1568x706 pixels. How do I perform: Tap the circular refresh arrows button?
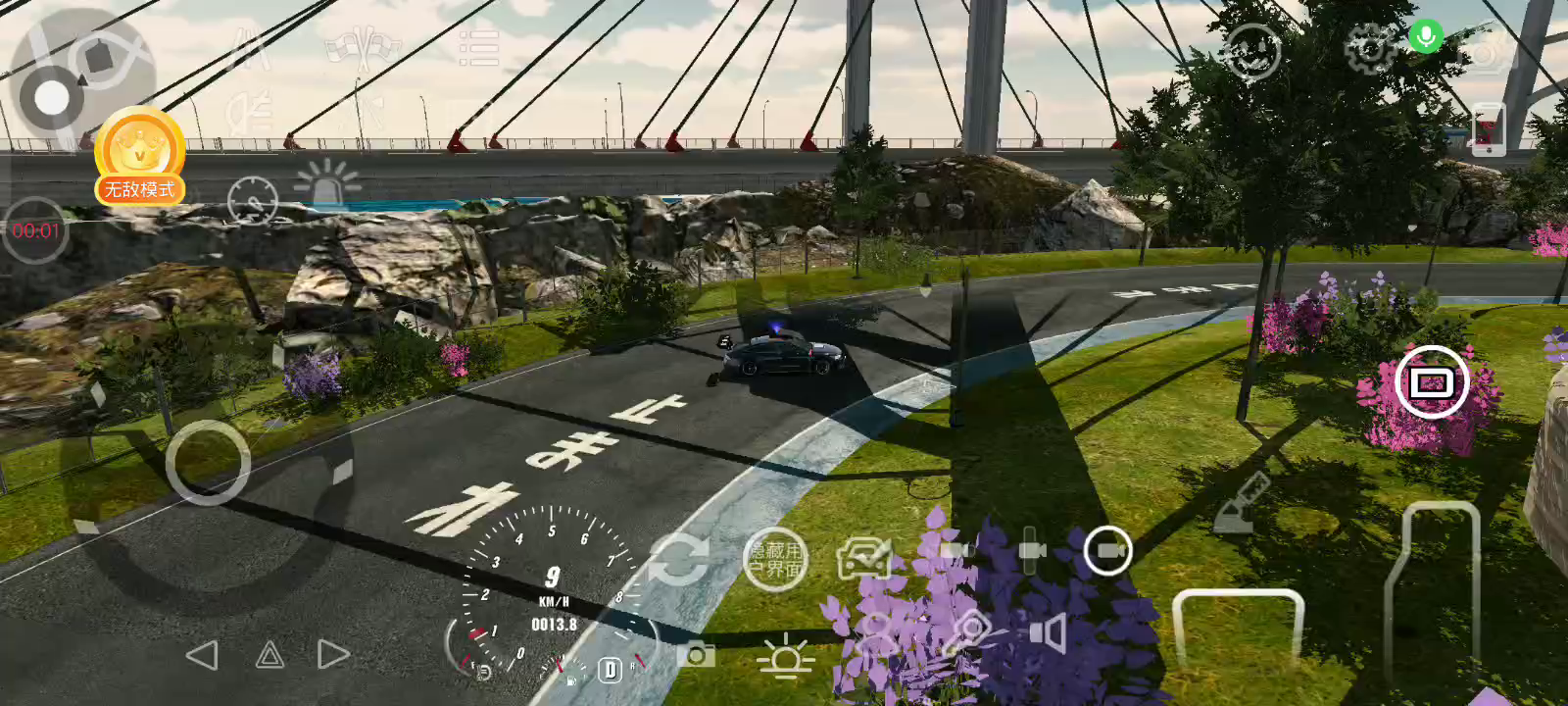pos(677,559)
